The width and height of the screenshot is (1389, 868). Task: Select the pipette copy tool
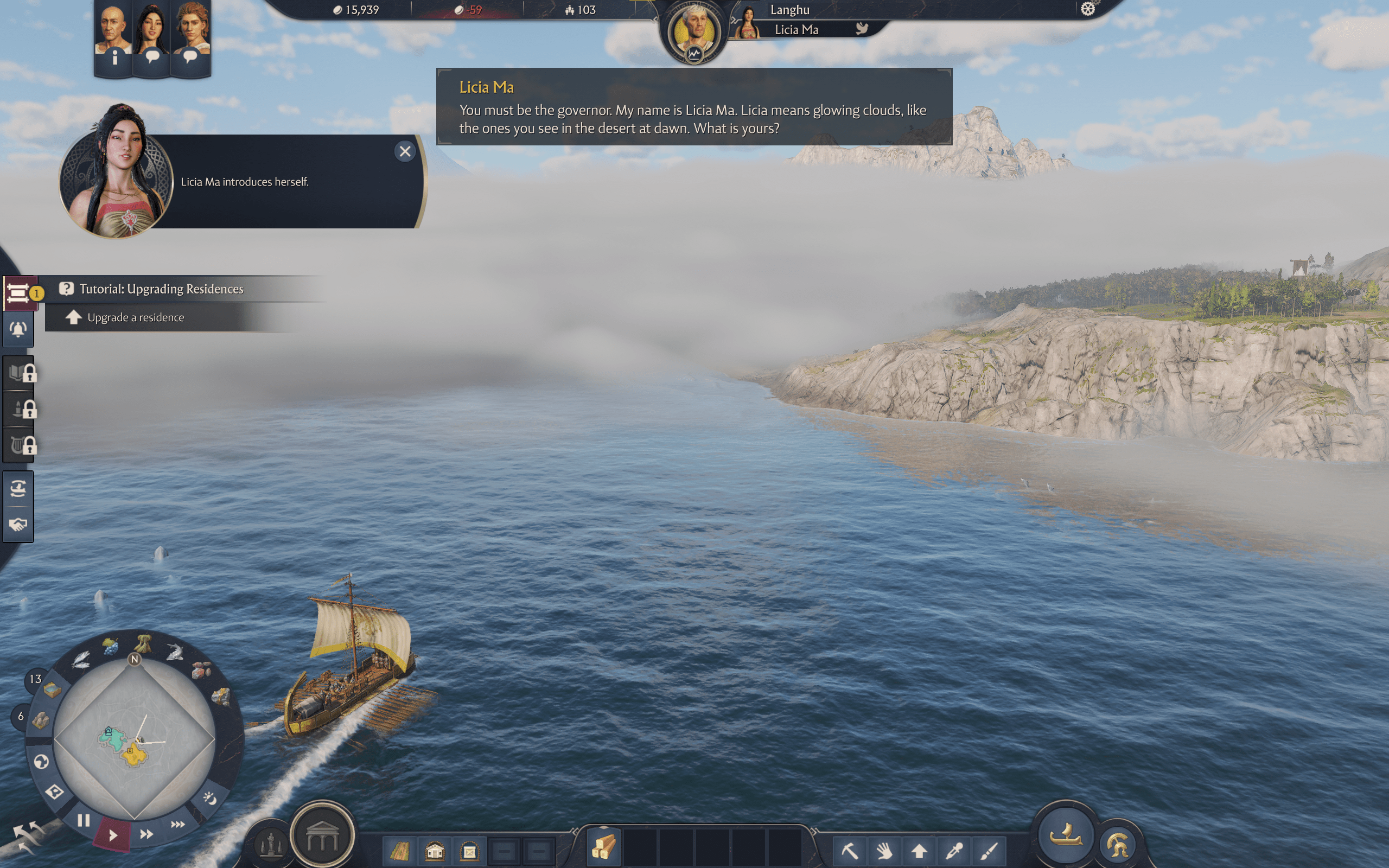pyautogui.click(x=954, y=852)
